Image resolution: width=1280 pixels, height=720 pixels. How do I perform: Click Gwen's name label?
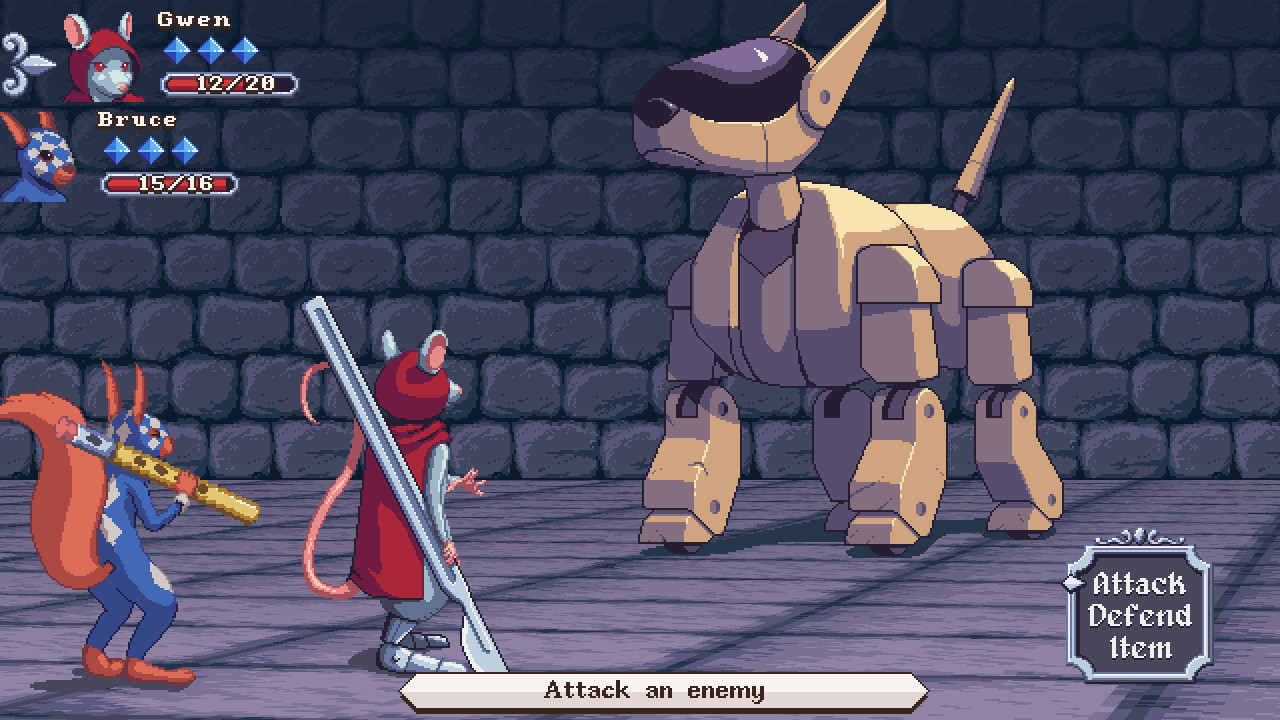[193, 17]
